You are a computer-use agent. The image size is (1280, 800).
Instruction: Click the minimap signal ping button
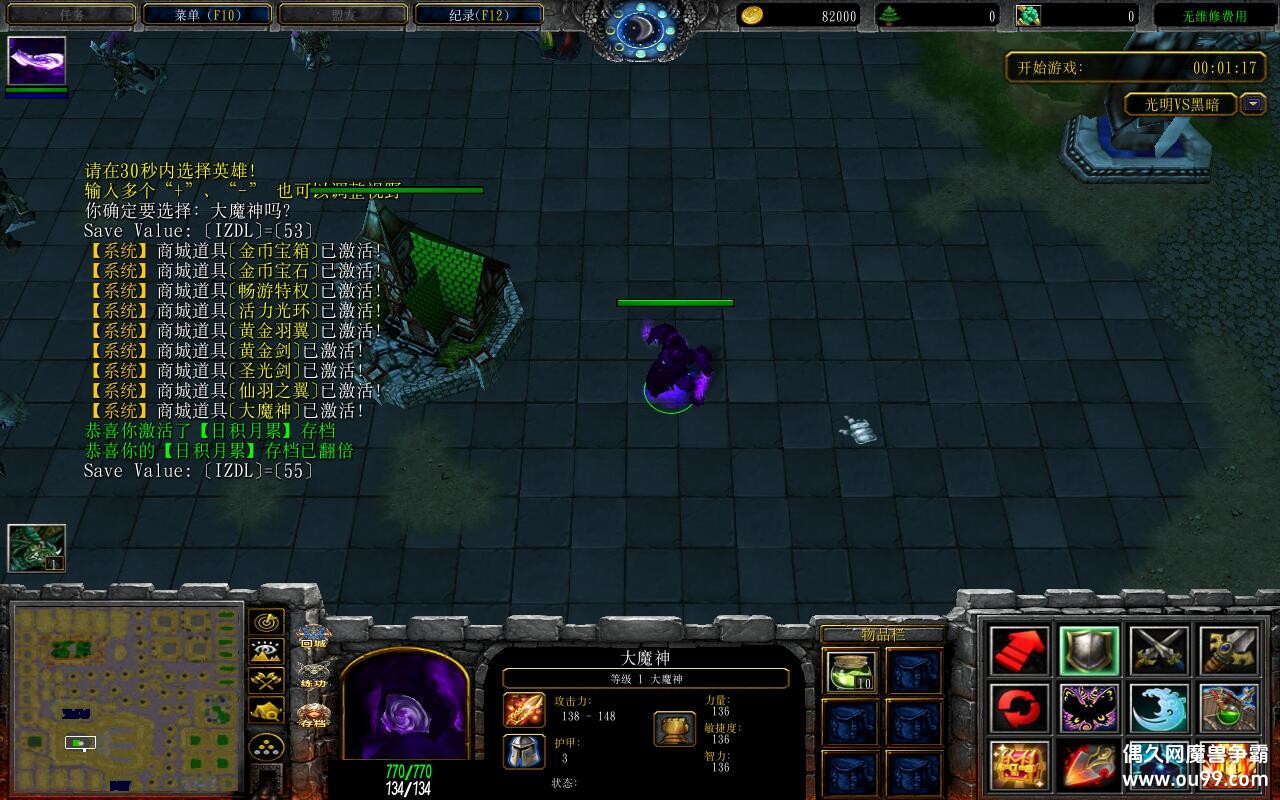coord(265,623)
